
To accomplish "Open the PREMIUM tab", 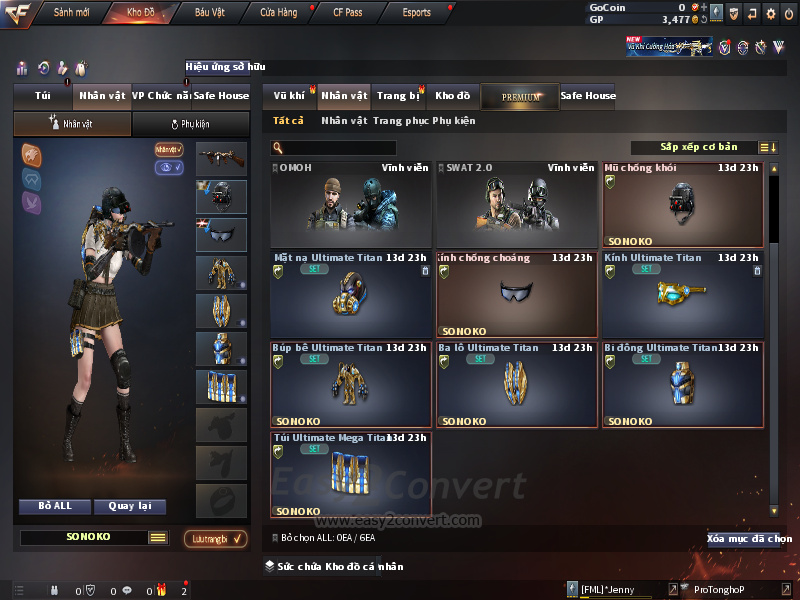I will coord(520,97).
